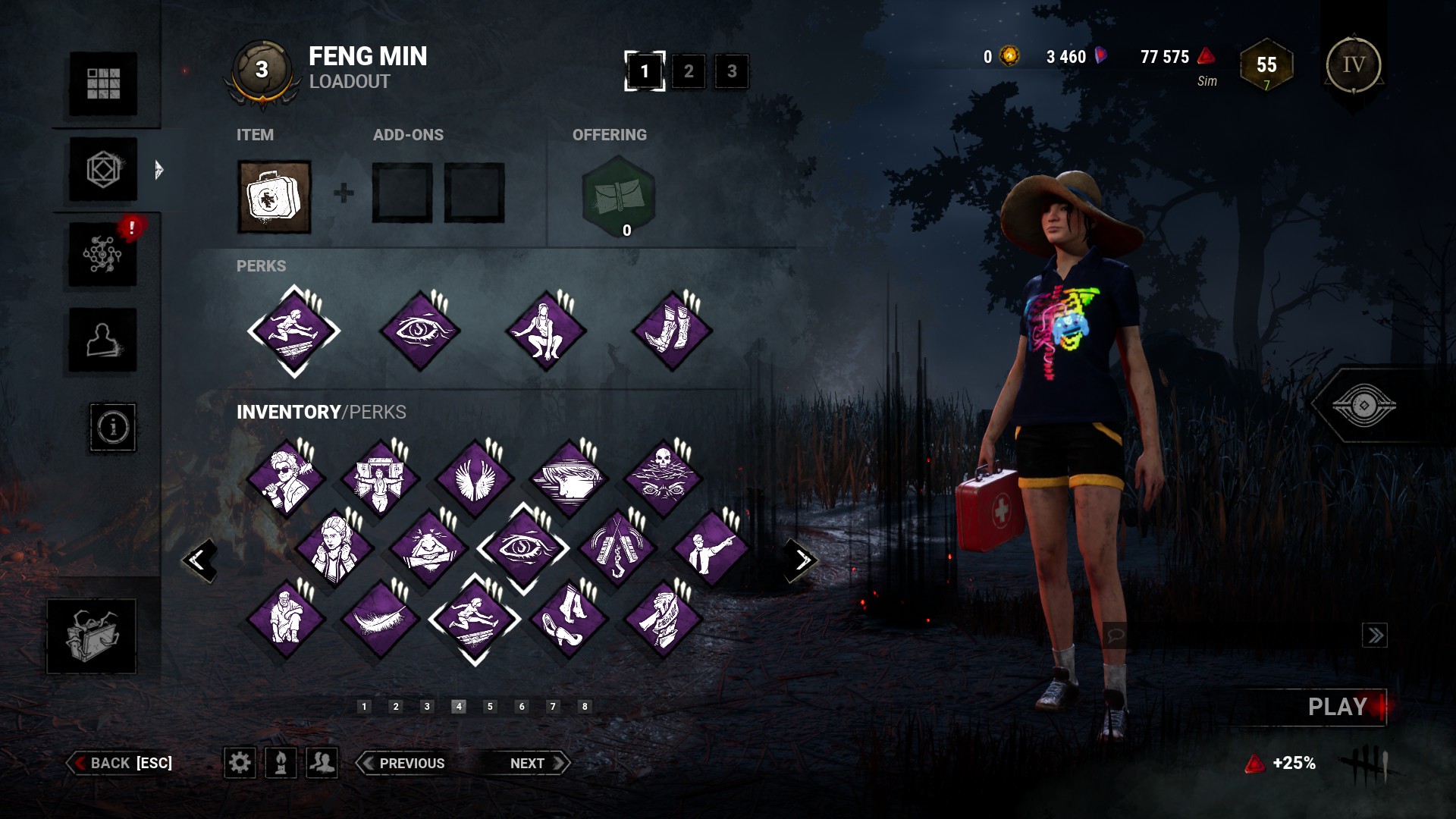View the character info icon in sidebar
Image resolution: width=1456 pixels, height=819 pixels.
click(112, 428)
